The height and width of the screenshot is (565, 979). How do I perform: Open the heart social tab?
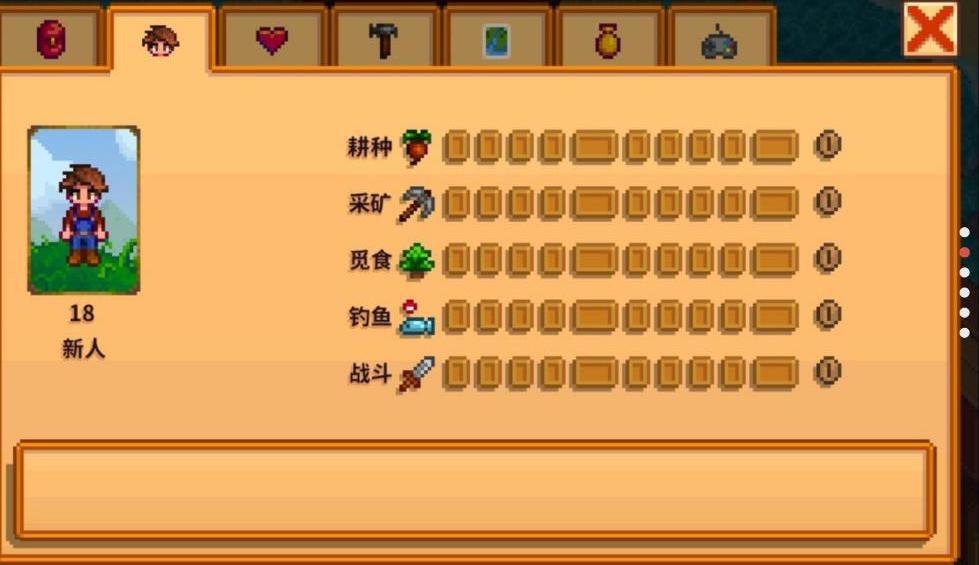click(271, 40)
